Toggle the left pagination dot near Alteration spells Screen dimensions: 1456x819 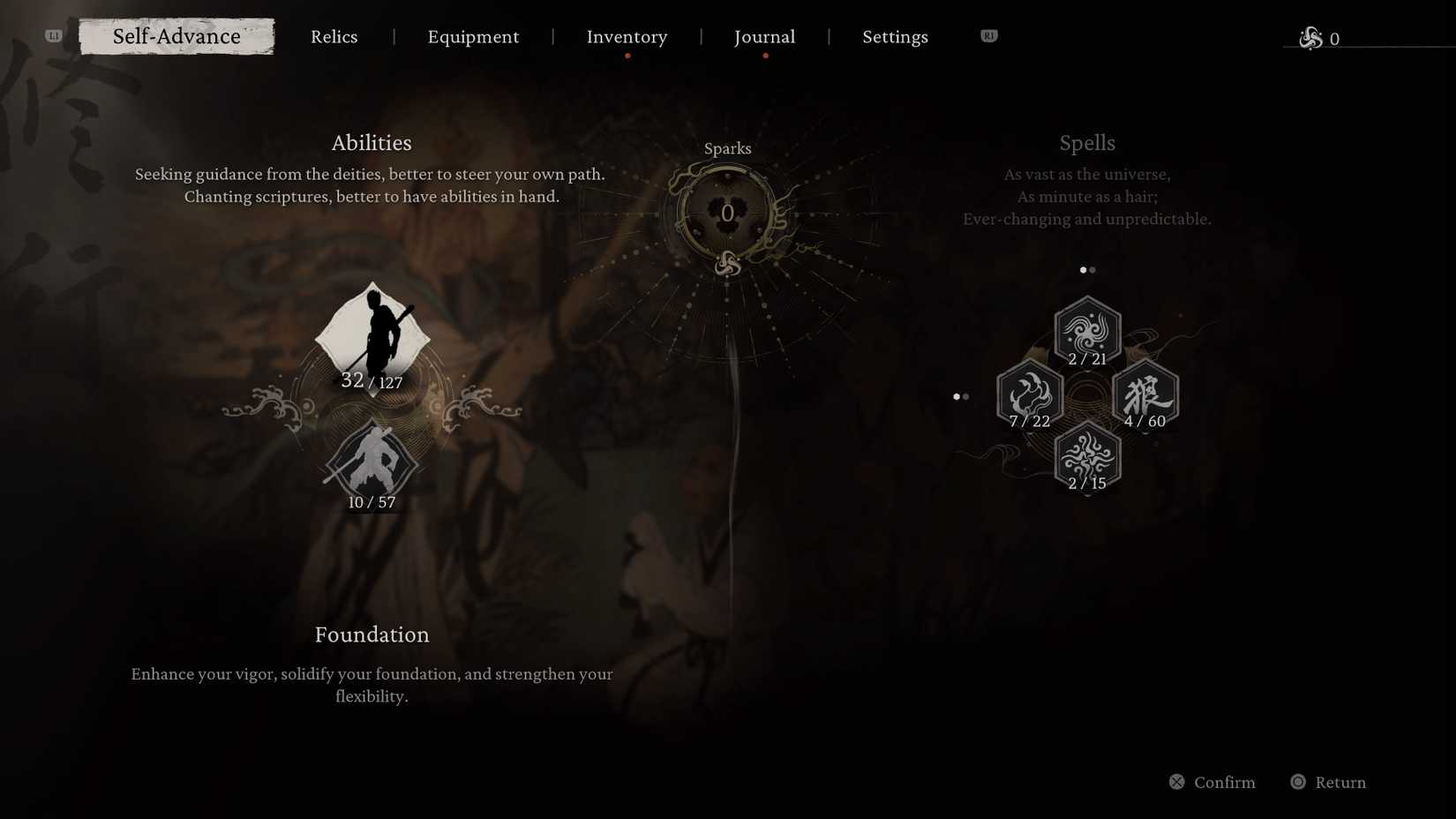tap(957, 396)
